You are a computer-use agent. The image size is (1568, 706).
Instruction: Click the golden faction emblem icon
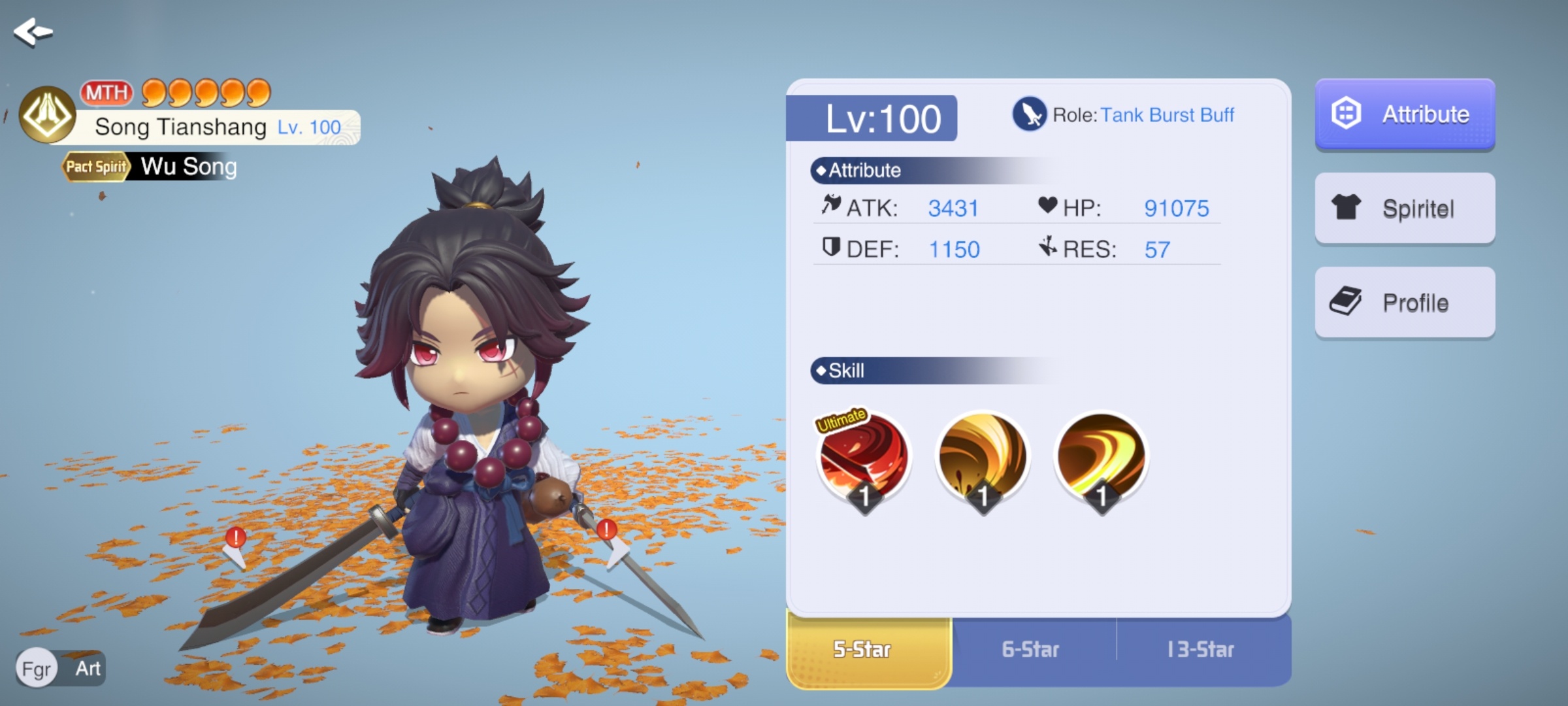point(47,114)
